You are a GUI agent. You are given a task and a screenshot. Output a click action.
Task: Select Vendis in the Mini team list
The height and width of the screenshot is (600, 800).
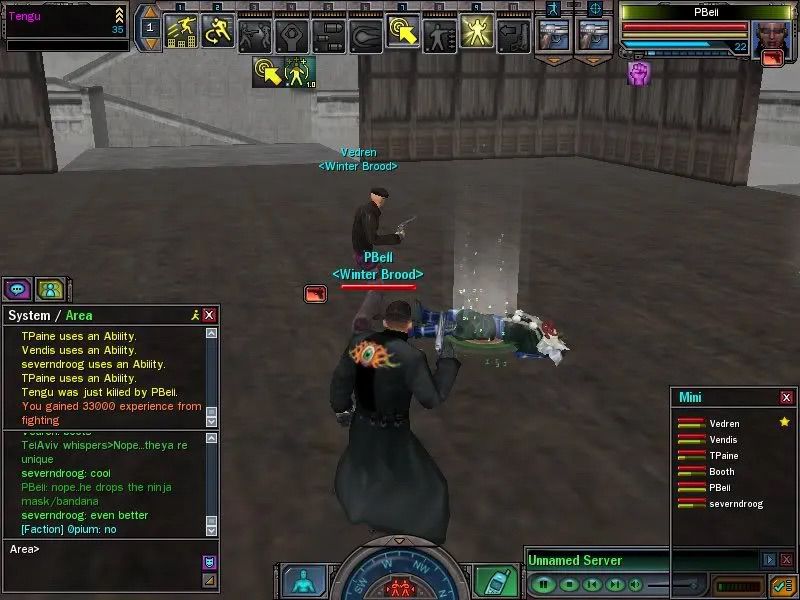pyautogui.click(x=723, y=440)
